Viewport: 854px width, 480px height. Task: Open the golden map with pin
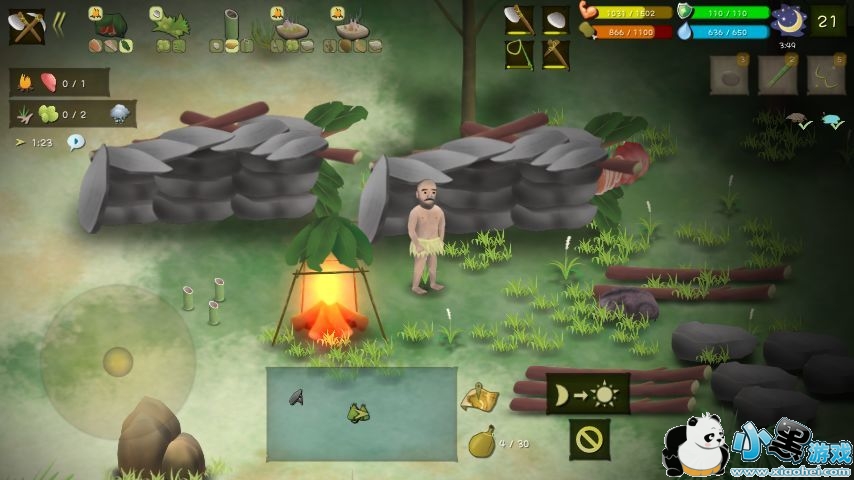coord(480,397)
